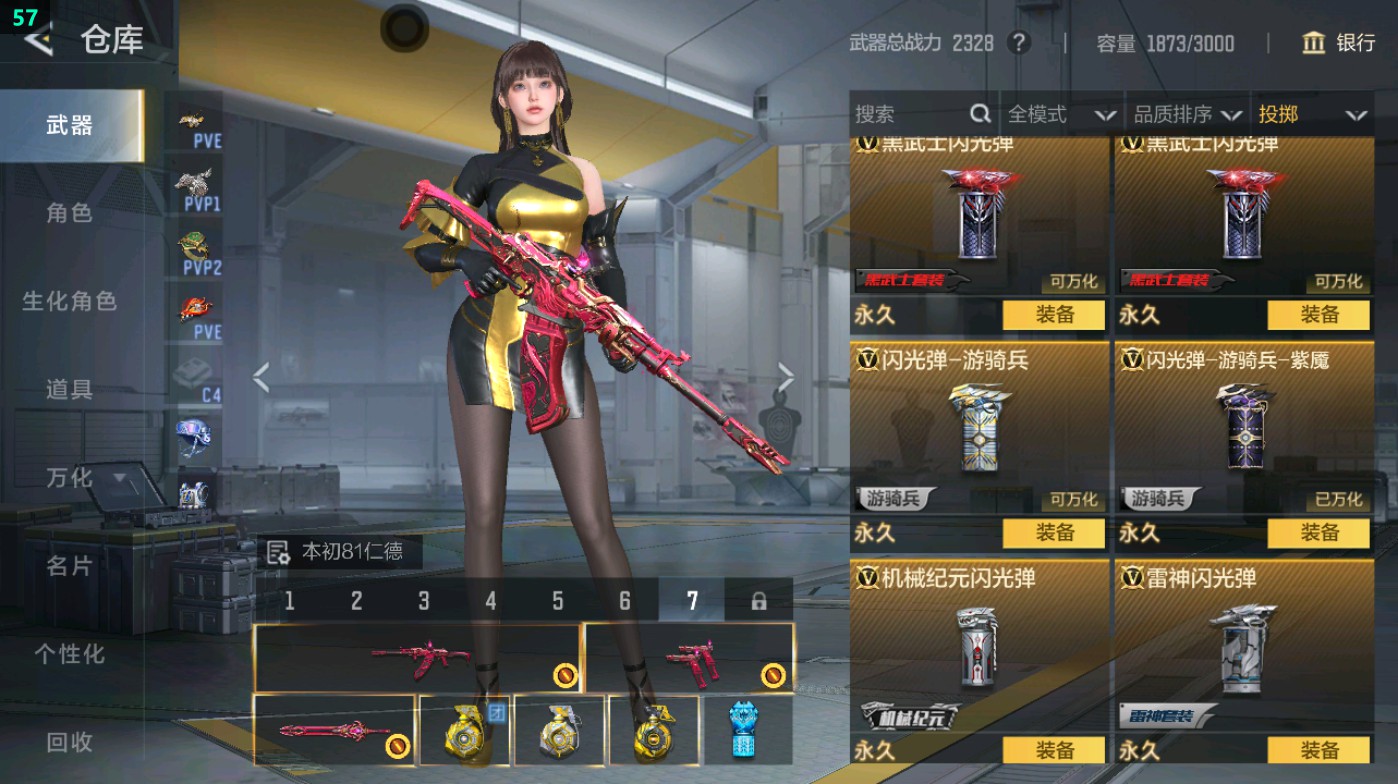This screenshot has height=784, width=1398.
Task: Open the 银行 bank
Action: 1340,43
